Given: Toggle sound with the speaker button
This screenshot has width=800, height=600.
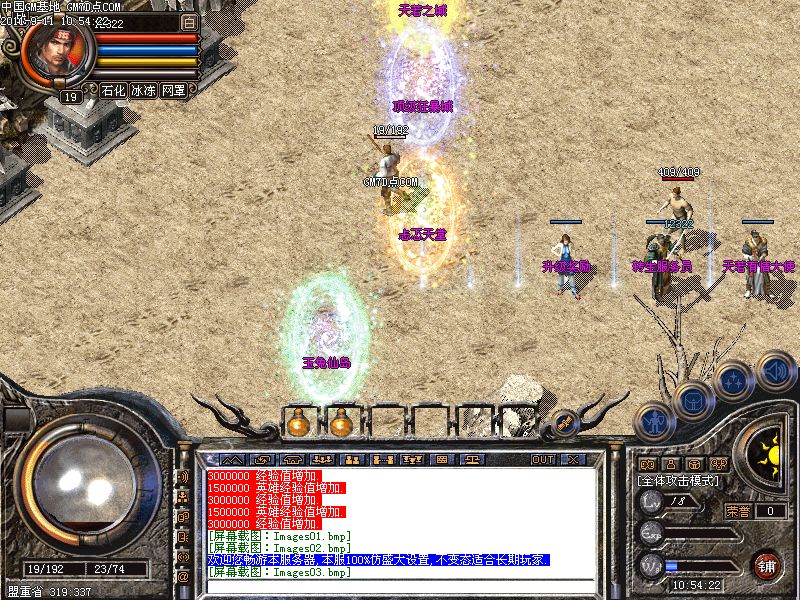Looking at the screenshot, I should pyautogui.click(x=775, y=370).
